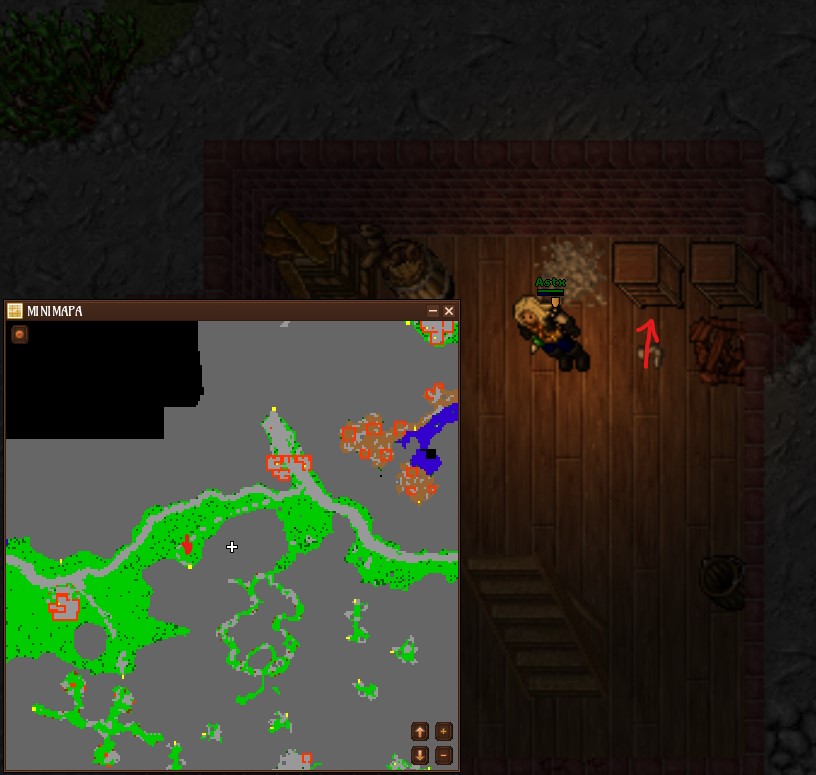This screenshot has height=775, width=816.
Task: Minimize the Minimapa window
Action: pyautogui.click(x=433, y=311)
